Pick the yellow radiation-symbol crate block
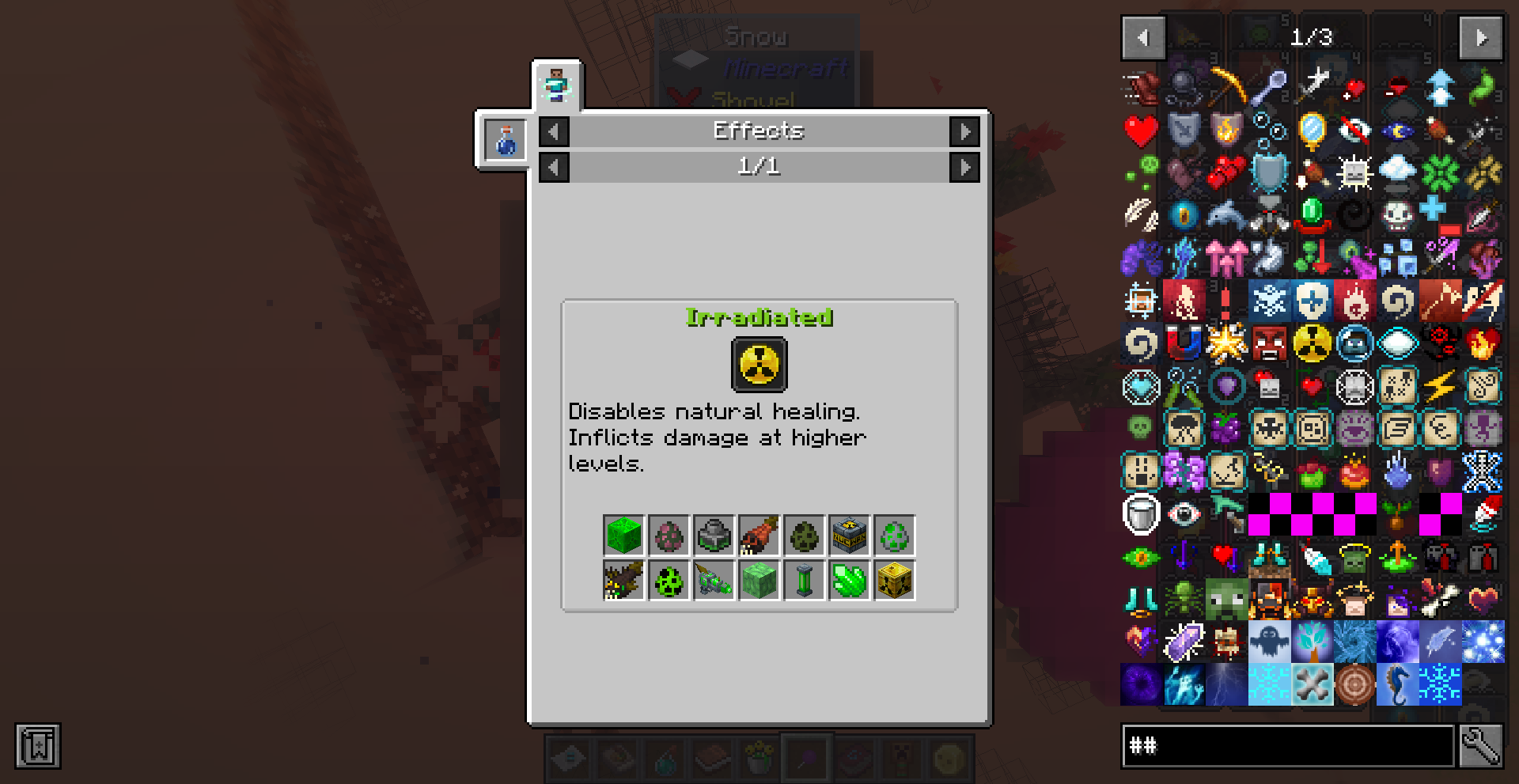Viewport: 1519px width, 784px height. click(895, 581)
